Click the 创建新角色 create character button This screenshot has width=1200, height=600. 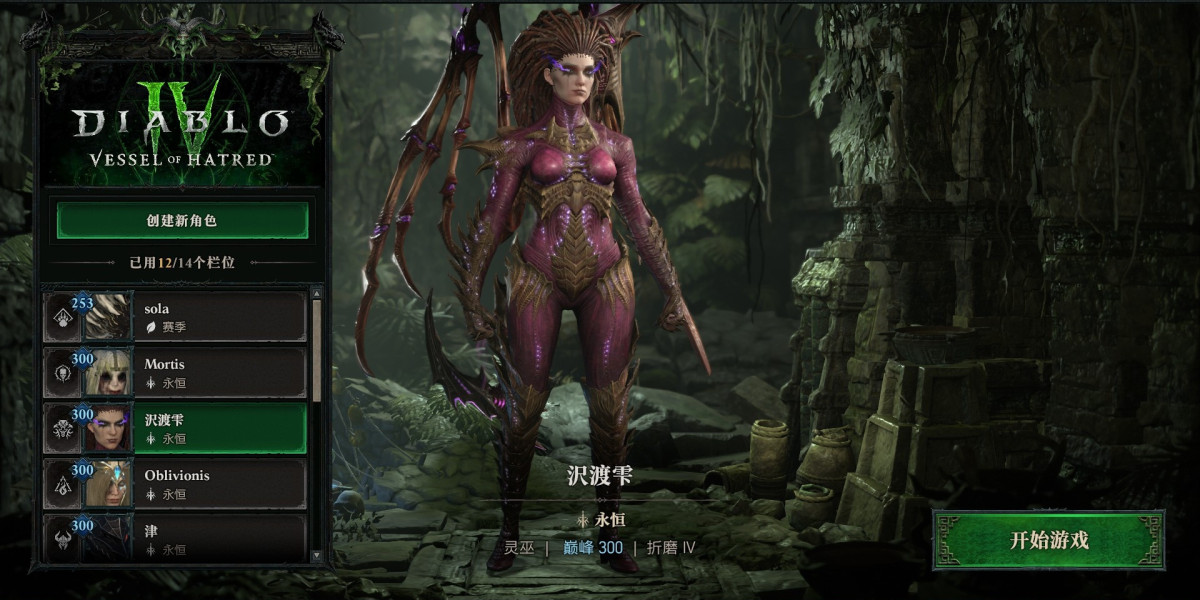coord(182,221)
